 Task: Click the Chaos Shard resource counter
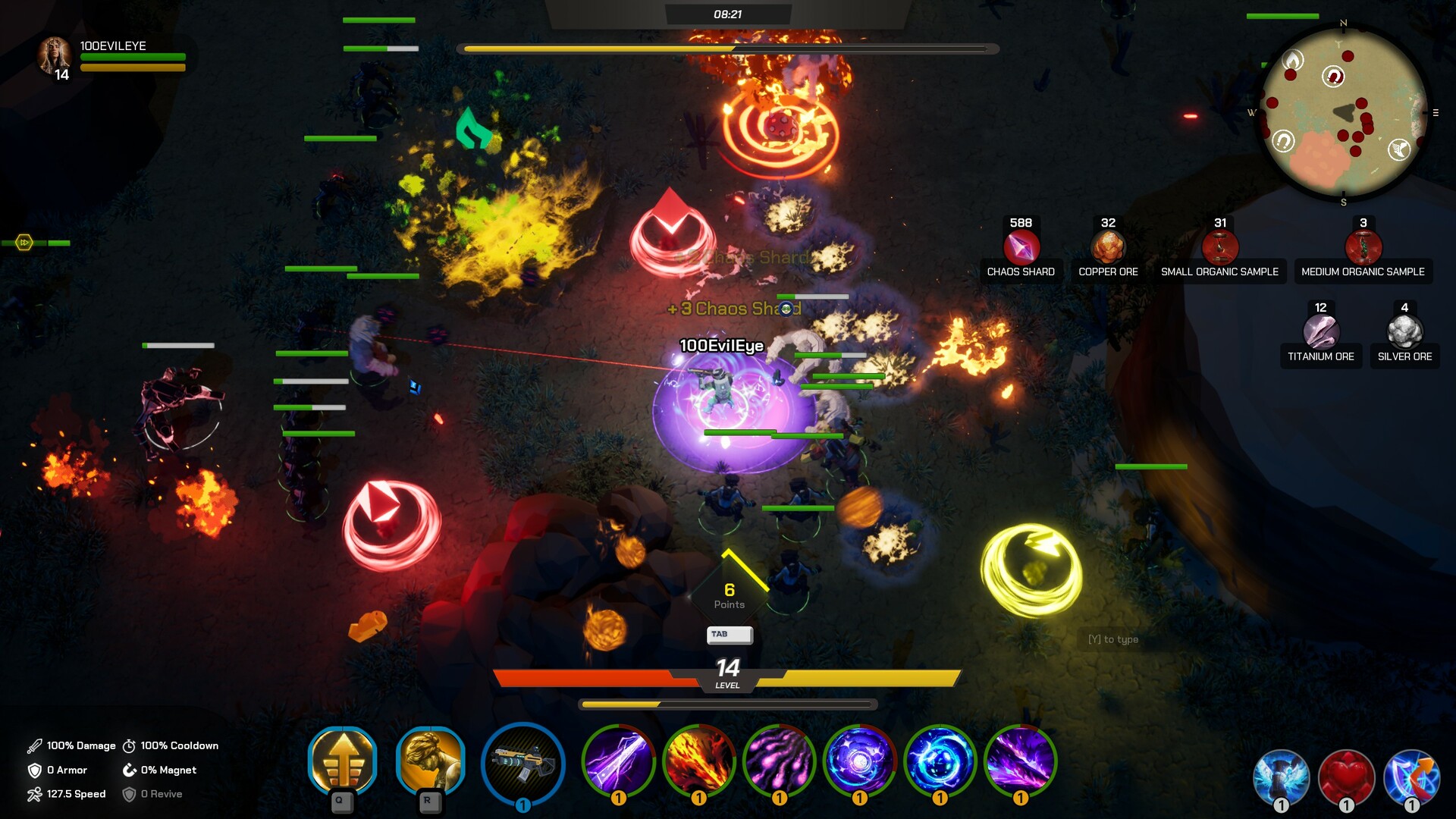[1021, 248]
